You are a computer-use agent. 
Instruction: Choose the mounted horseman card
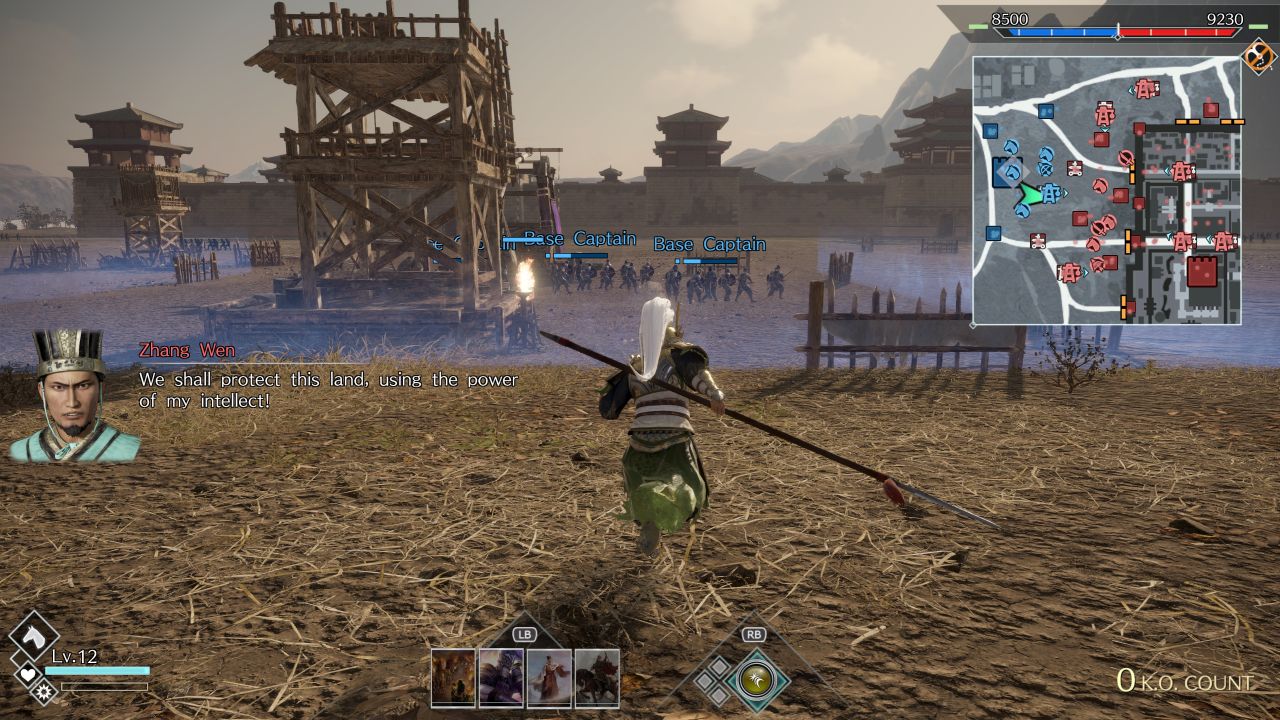pos(597,678)
